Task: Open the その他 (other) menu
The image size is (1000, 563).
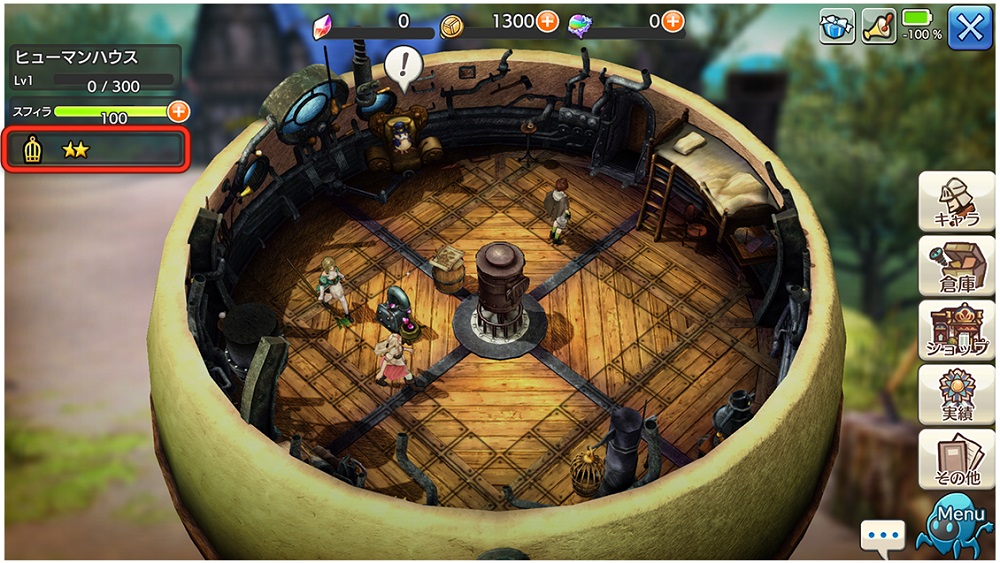Action: (956, 458)
